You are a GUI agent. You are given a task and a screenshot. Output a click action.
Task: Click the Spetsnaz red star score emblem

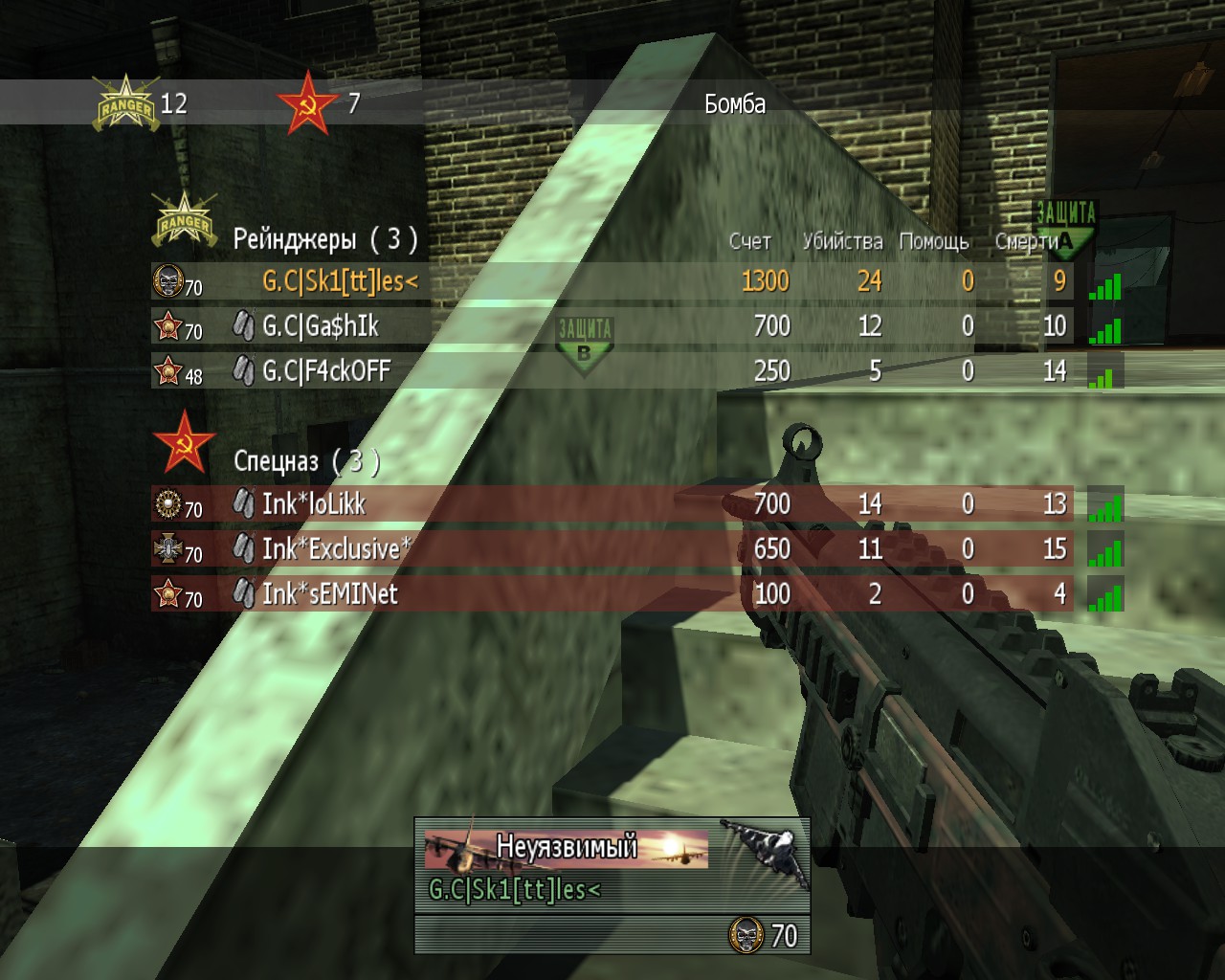pos(306,103)
